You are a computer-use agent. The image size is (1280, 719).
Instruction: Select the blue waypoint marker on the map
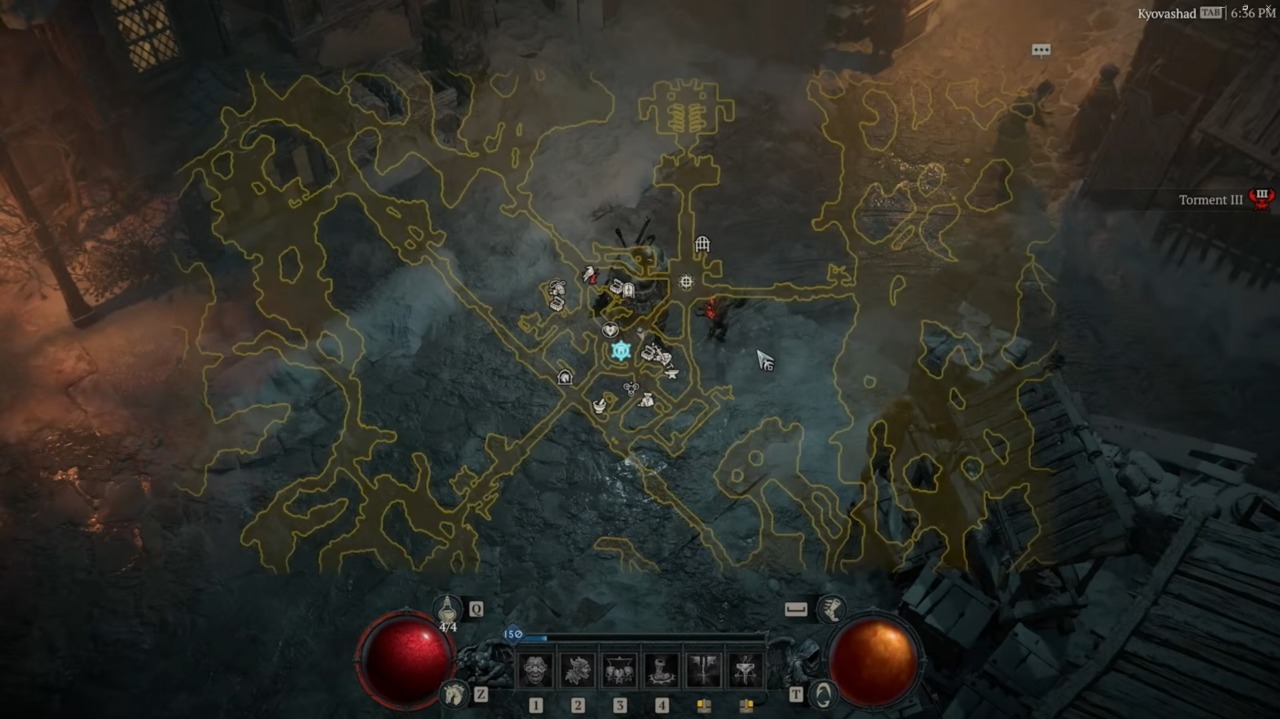point(620,351)
